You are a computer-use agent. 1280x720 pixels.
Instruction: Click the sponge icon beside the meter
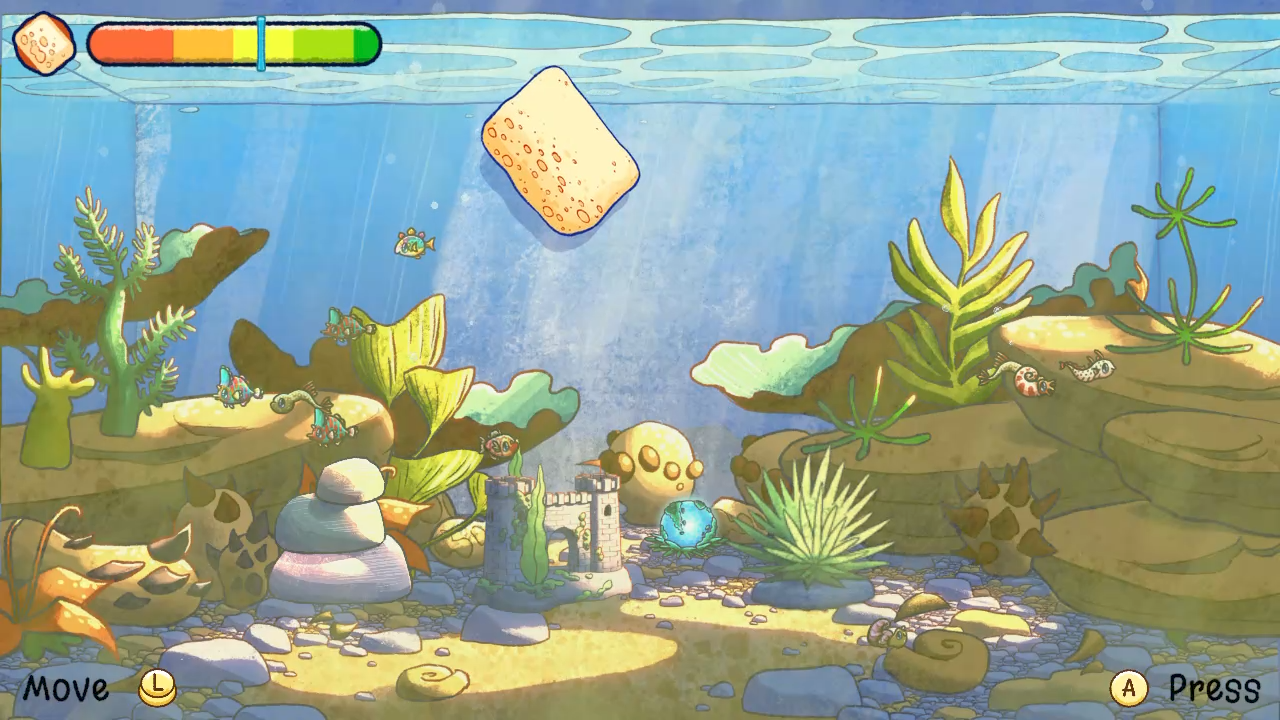click(45, 44)
